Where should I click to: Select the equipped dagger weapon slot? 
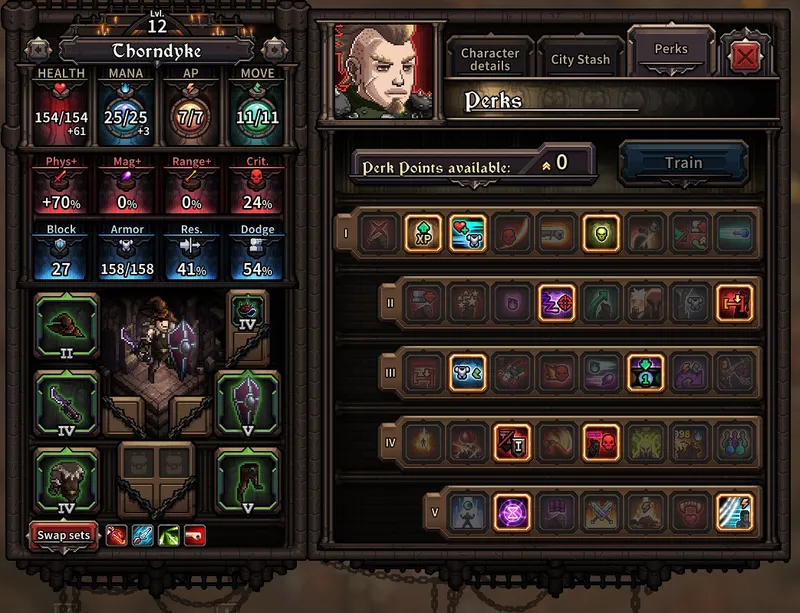[x=66, y=402]
